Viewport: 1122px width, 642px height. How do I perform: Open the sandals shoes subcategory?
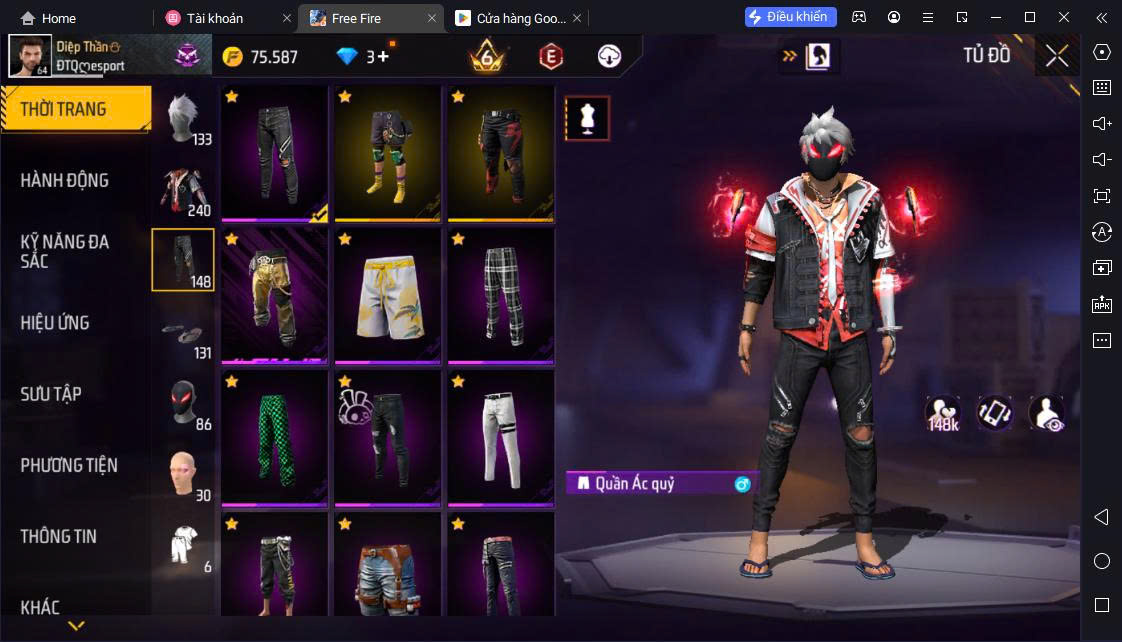pyautogui.click(x=184, y=334)
